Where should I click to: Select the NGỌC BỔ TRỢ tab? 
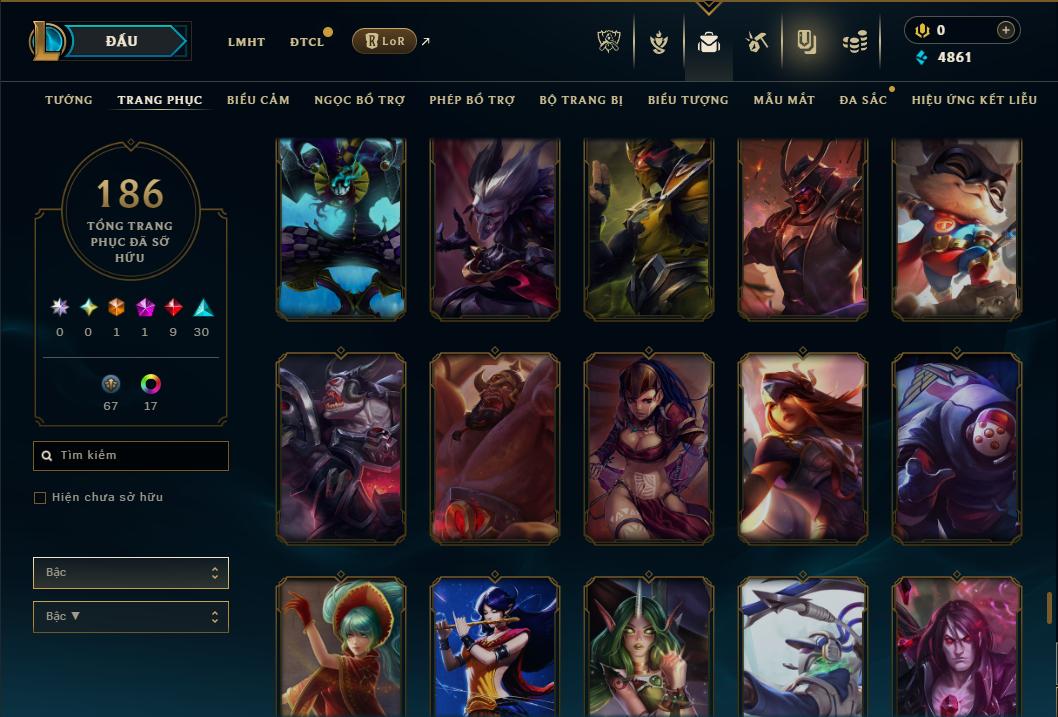359,100
